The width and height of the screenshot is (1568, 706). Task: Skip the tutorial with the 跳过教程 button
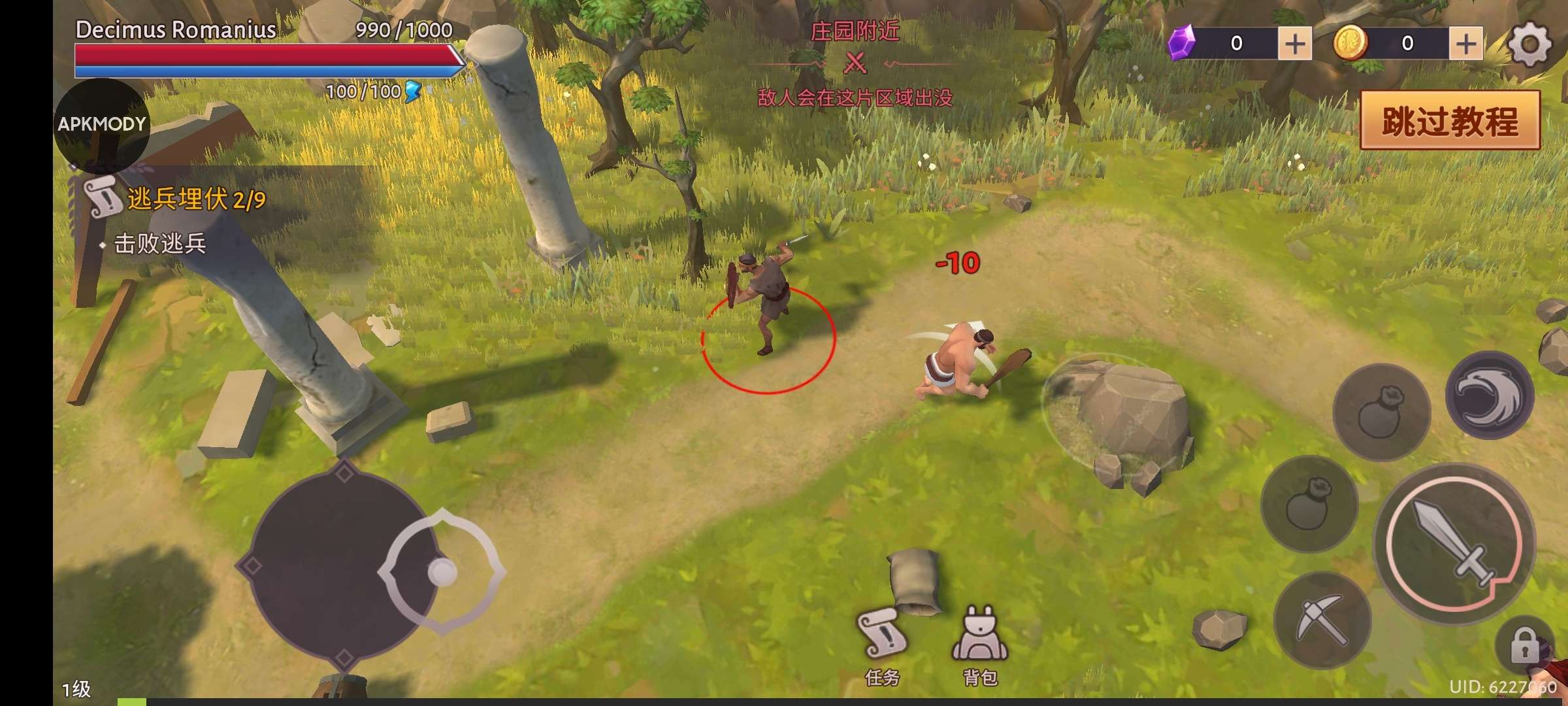(x=1450, y=121)
